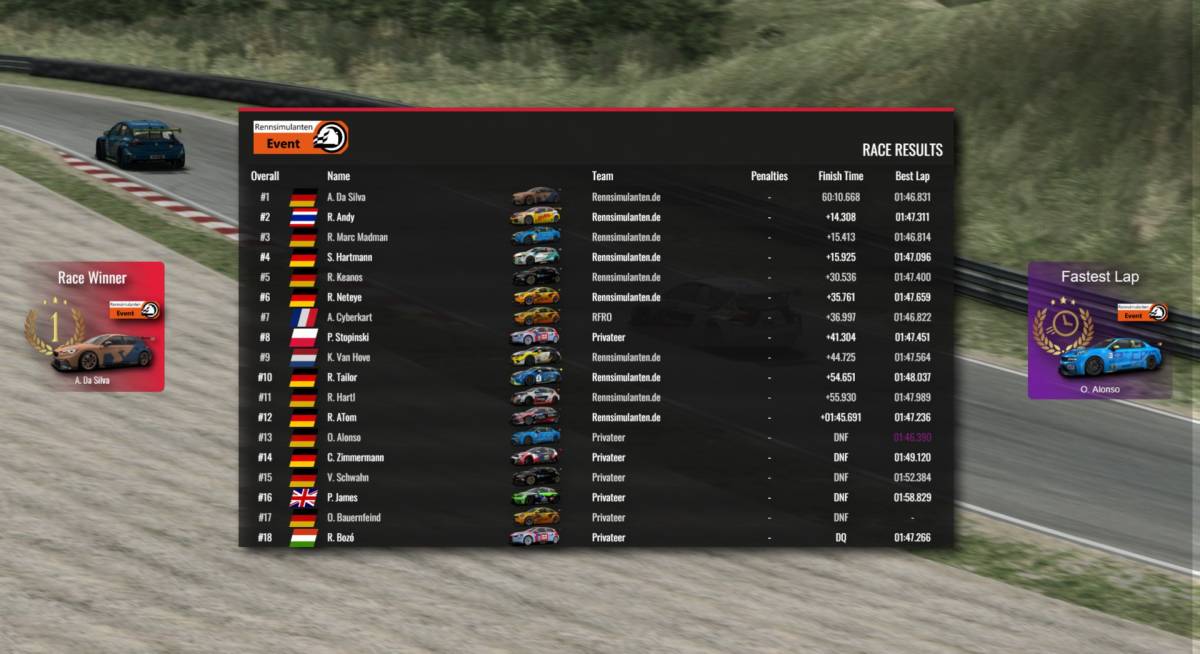Open the Fastest Lap card
Viewport: 1200px width, 654px height.
pyautogui.click(x=1099, y=331)
